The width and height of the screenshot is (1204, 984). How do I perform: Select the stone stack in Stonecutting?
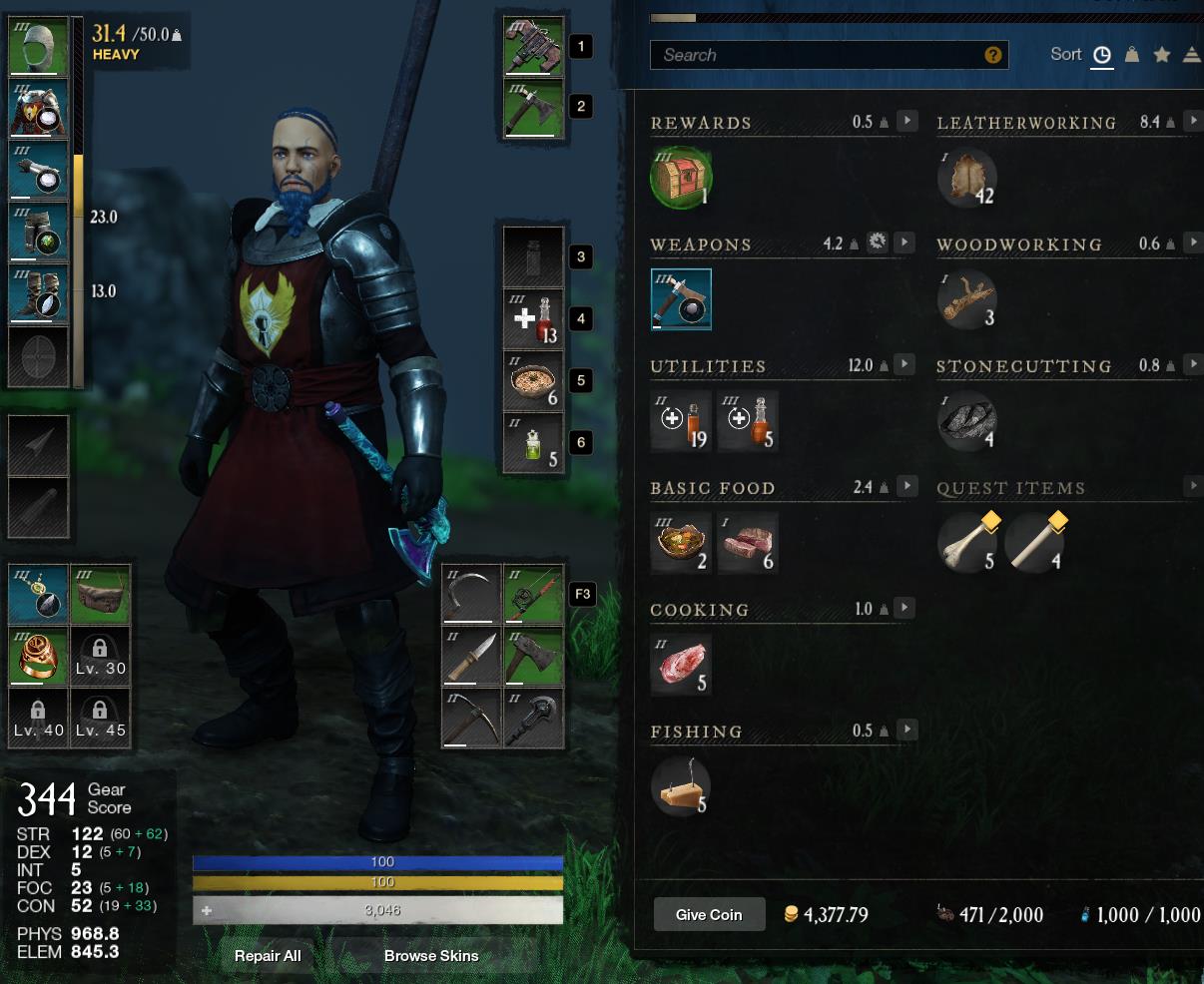pos(966,422)
